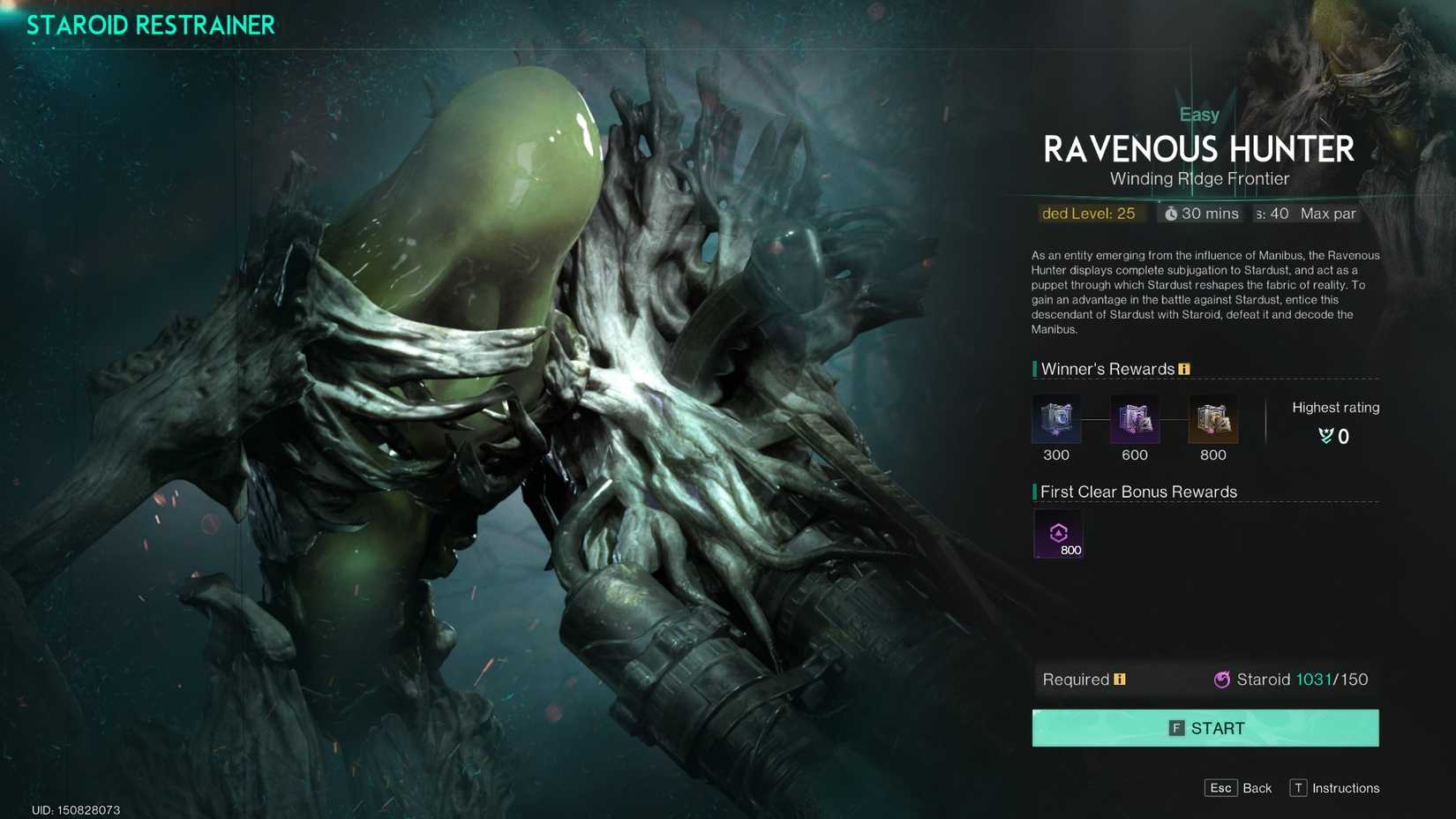Click the Esc key icon near Back

1220,788
